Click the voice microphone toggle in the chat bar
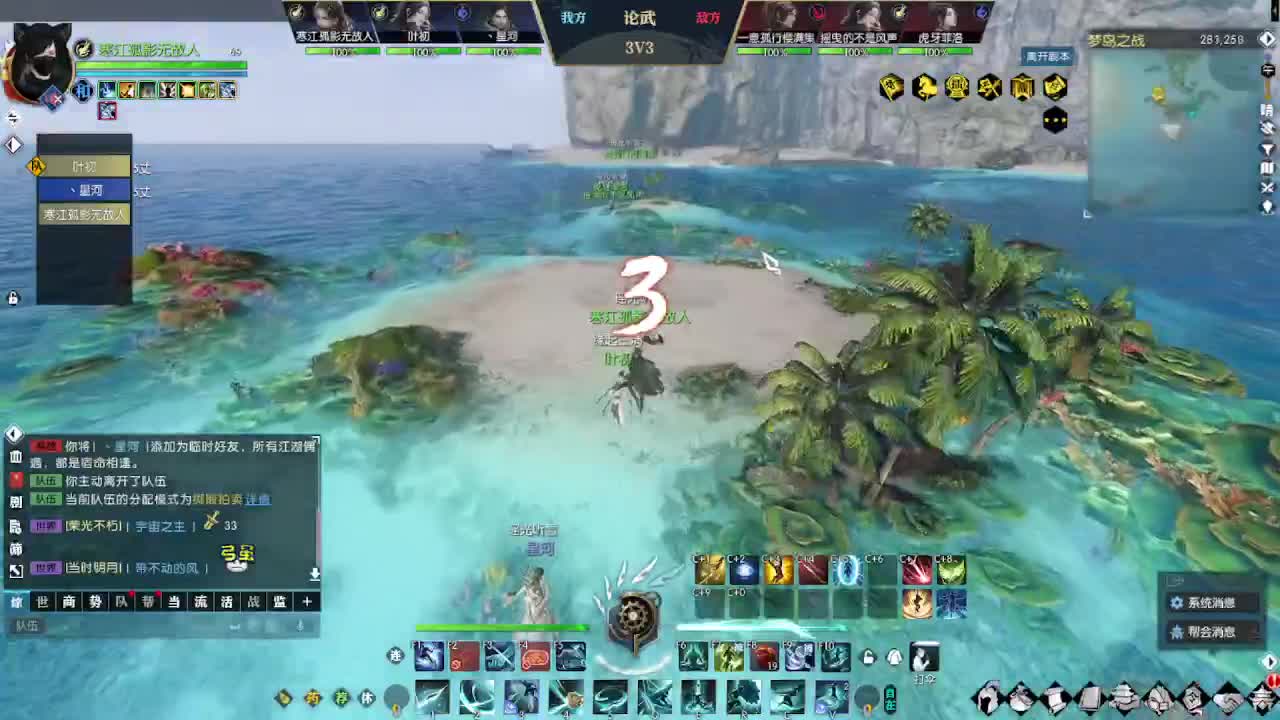The height and width of the screenshot is (720, 1280). [x=299, y=627]
